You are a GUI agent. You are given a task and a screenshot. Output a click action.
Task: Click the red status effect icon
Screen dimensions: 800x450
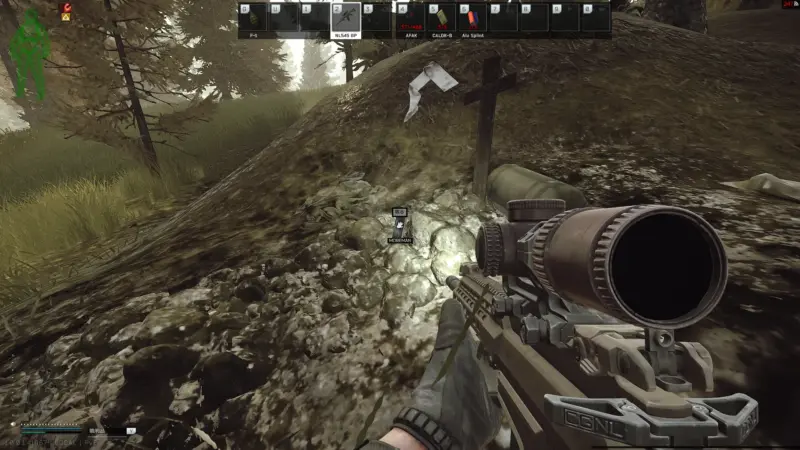(66, 7)
